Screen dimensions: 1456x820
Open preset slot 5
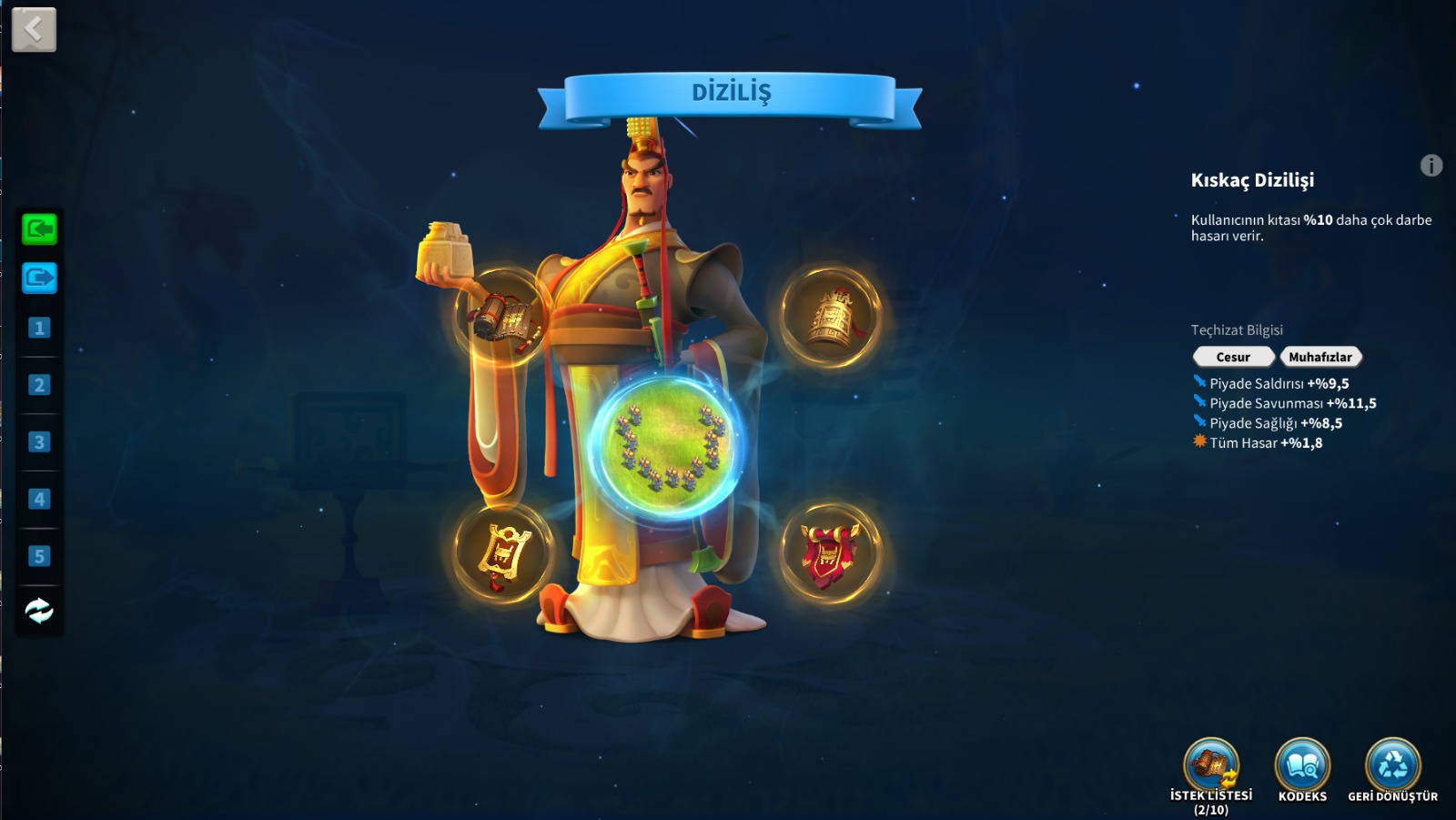[x=39, y=556]
